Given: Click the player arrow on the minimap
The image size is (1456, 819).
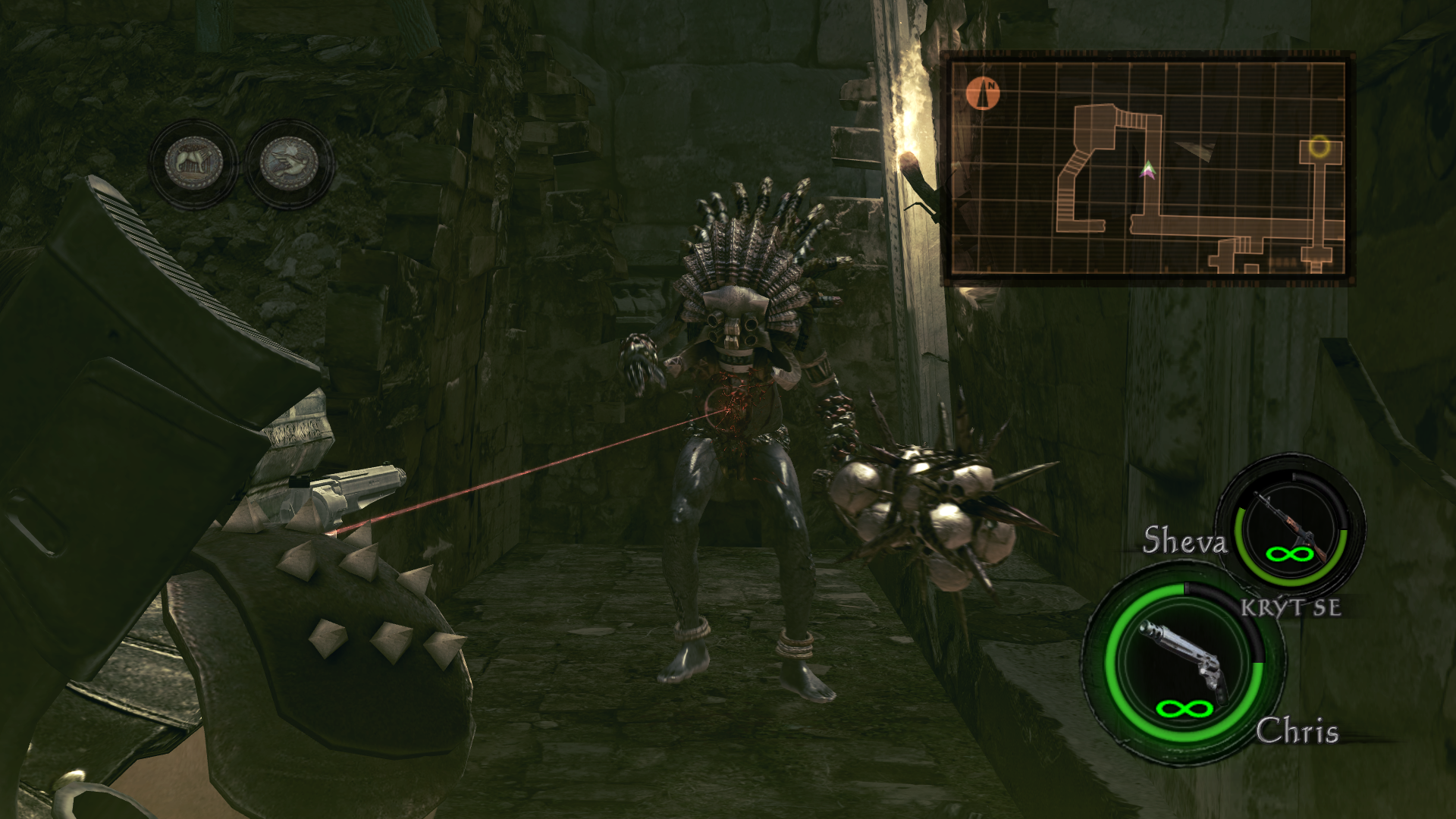Looking at the screenshot, I should (1149, 170).
